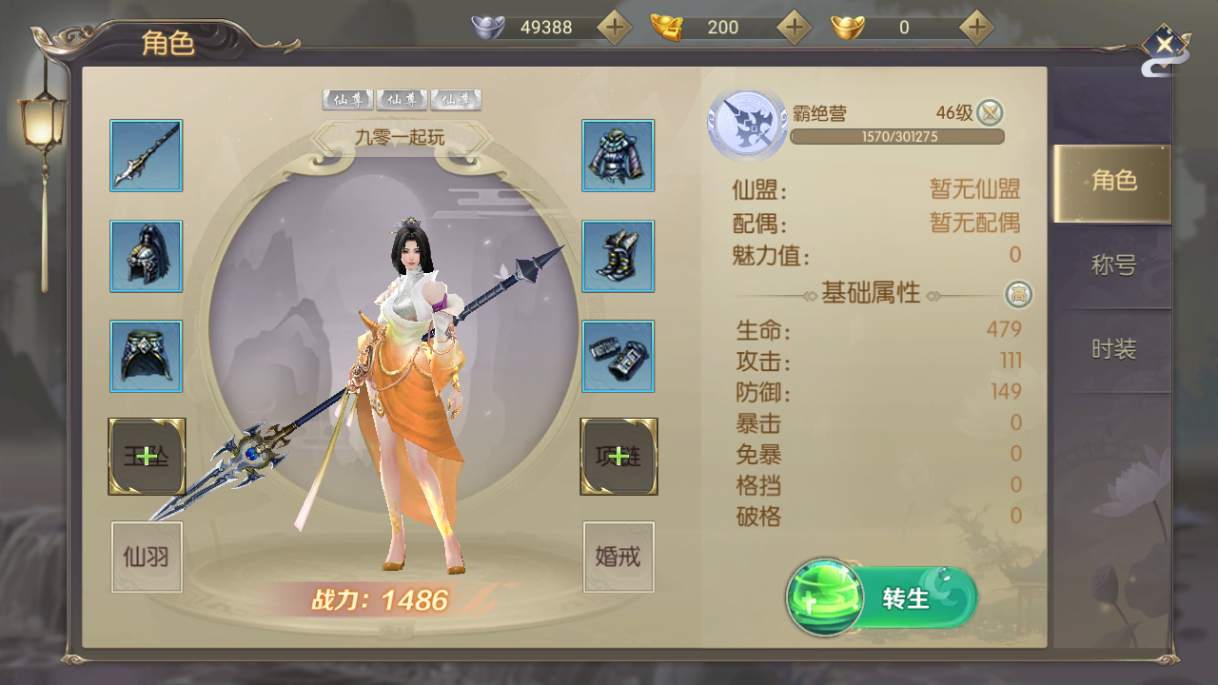Image resolution: width=1218 pixels, height=685 pixels.
Task: Add gold using the plus beside 200
Action: pyautogui.click(x=794, y=27)
